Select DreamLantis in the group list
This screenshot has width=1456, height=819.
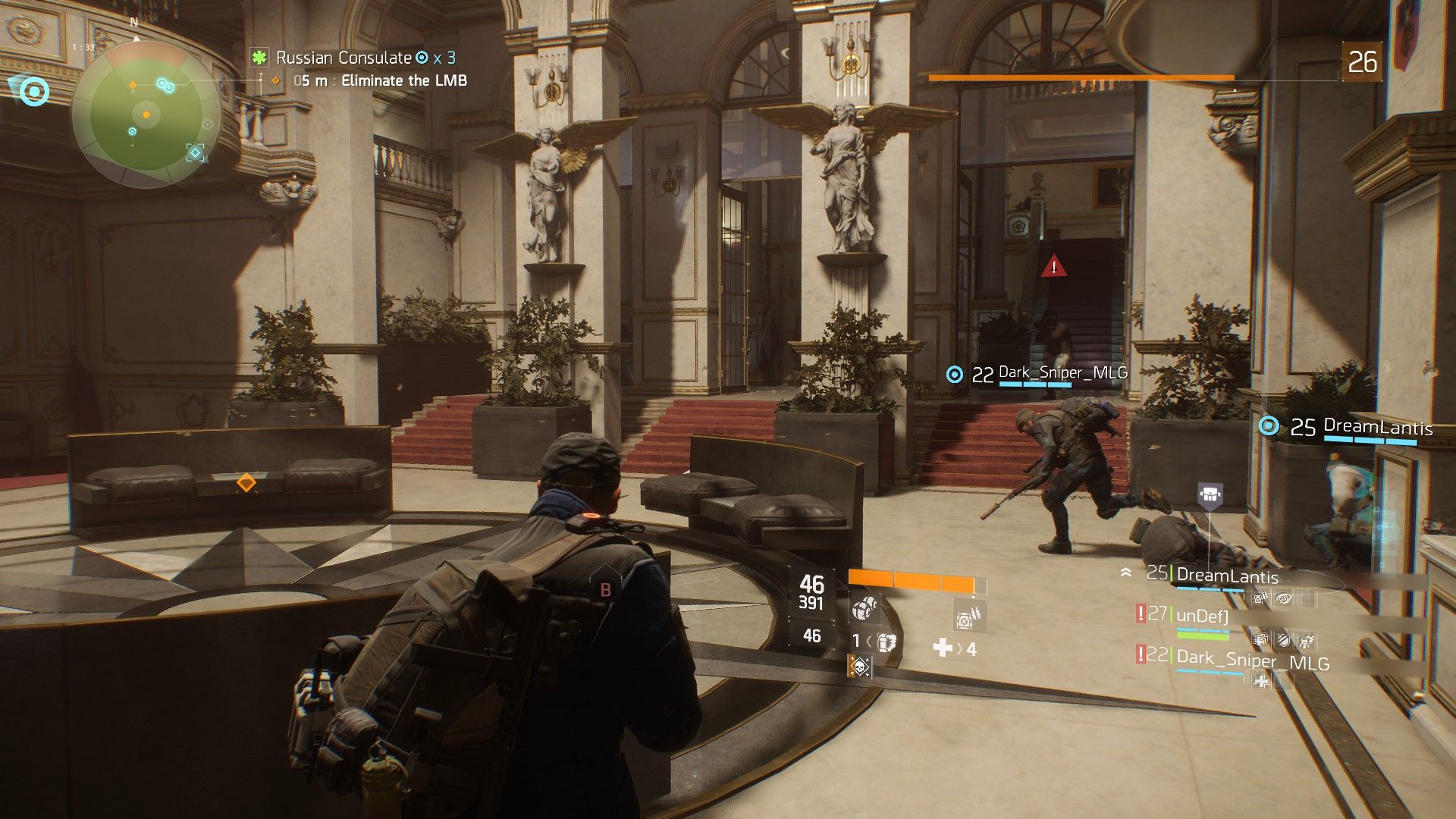[x=1226, y=576]
